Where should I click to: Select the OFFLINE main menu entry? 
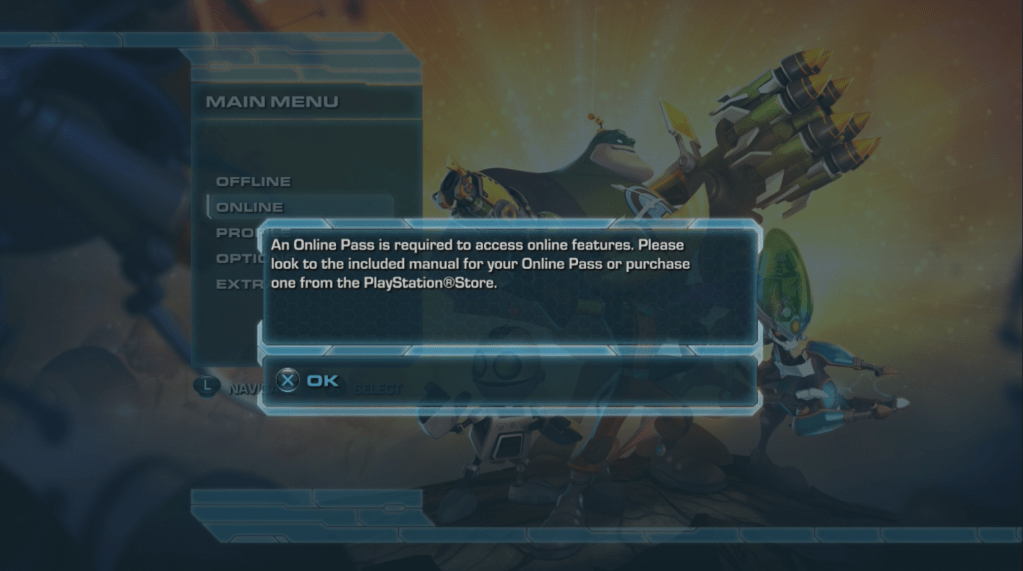253,181
